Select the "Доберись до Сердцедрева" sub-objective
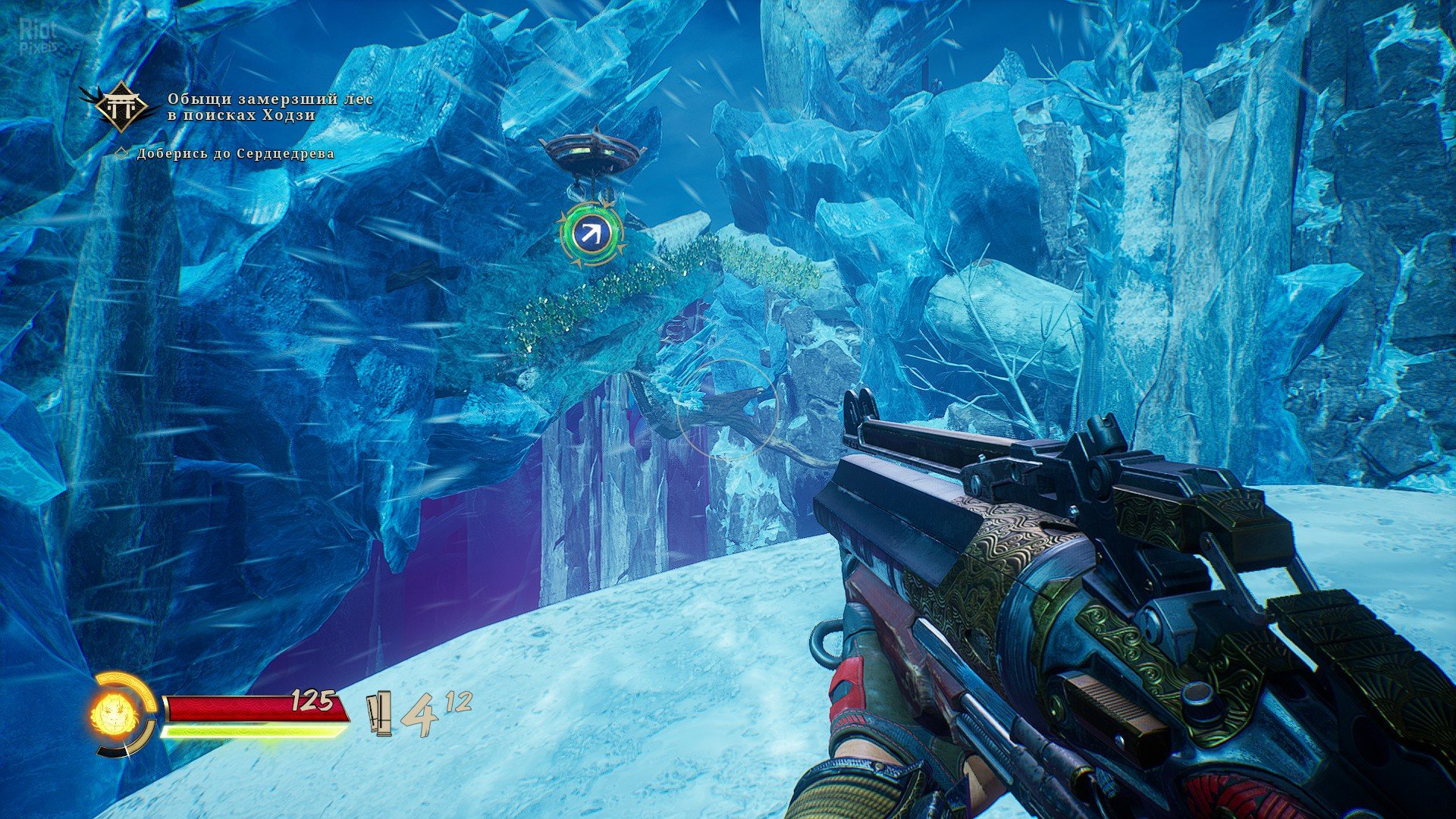The height and width of the screenshot is (819, 1456). coord(235,154)
